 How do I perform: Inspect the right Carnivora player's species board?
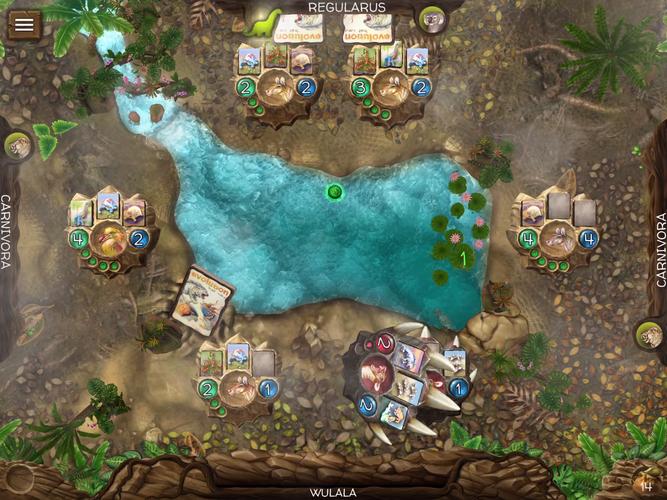point(558,232)
